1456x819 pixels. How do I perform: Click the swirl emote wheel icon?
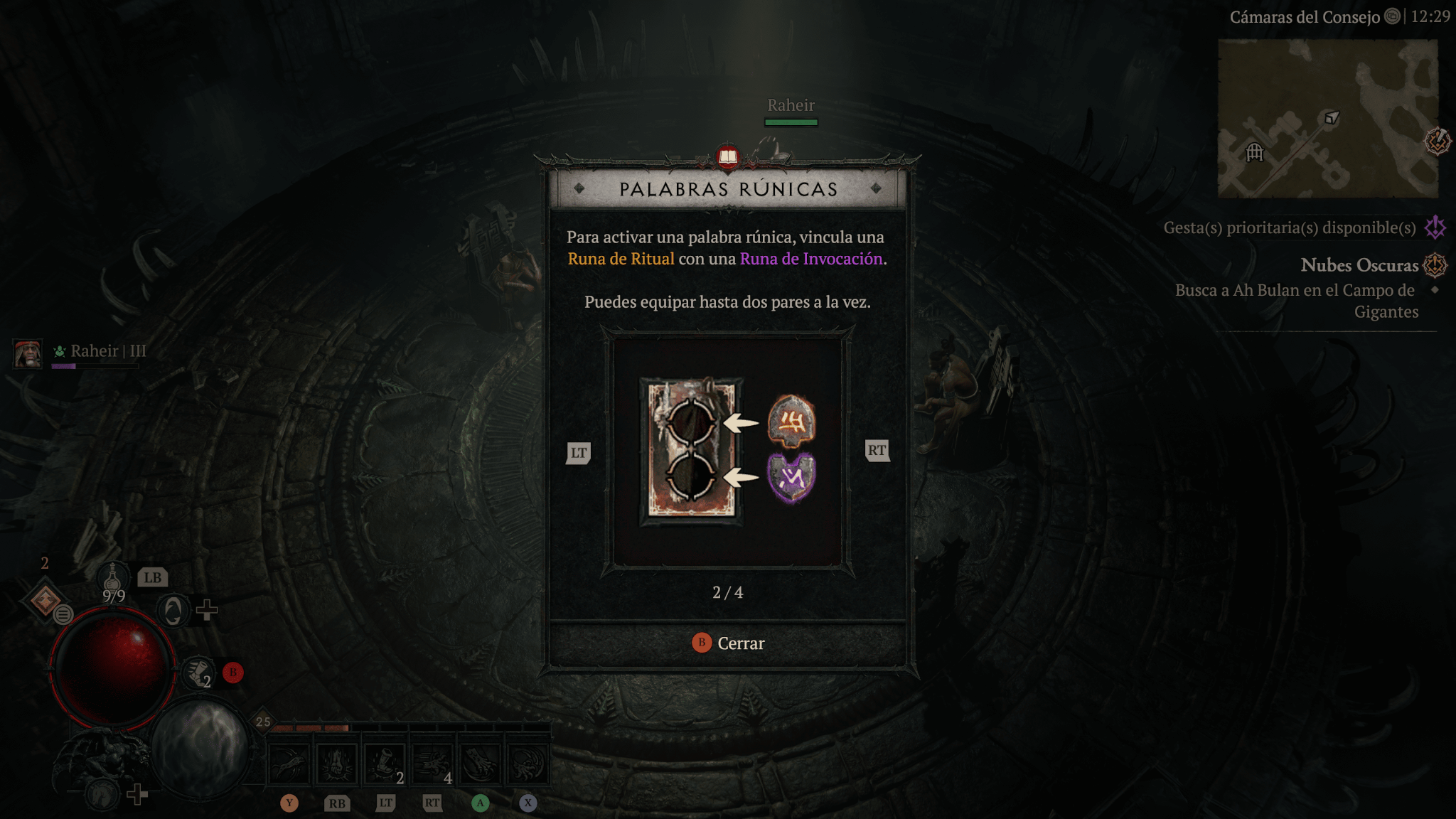[x=173, y=610]
